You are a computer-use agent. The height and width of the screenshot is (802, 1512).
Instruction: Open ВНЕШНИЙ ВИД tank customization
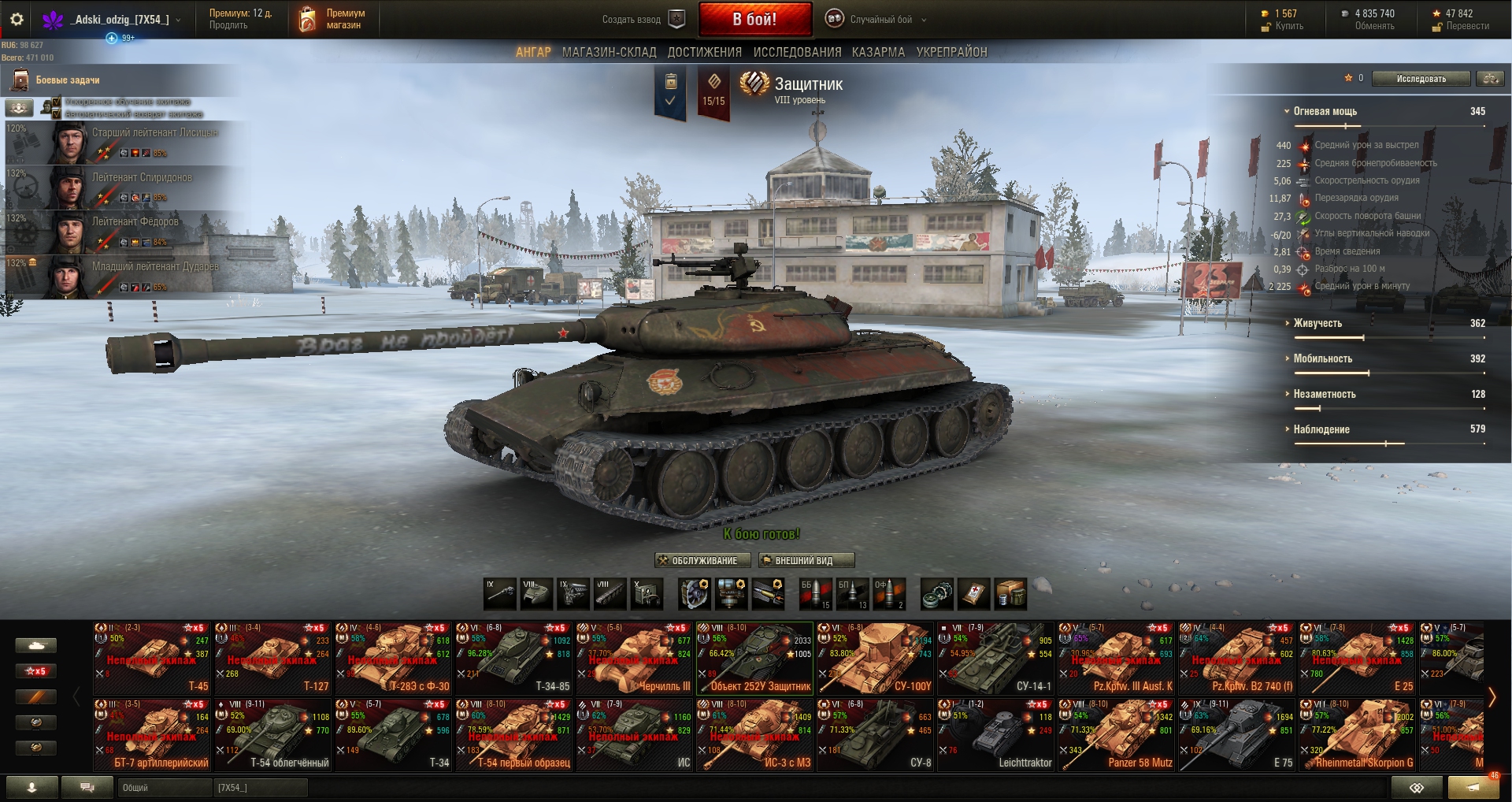click(x=806, y=560)
